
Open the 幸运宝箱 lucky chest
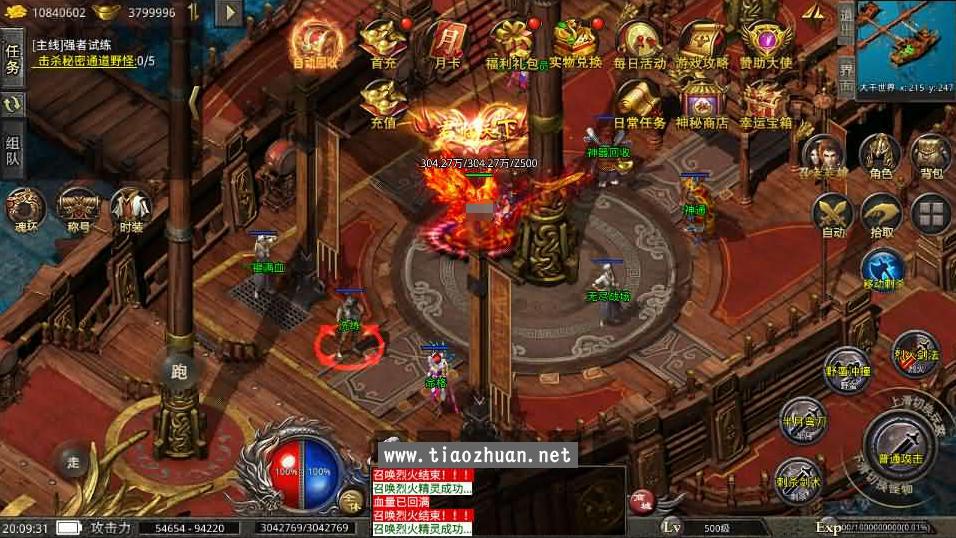tap(766, 104)
